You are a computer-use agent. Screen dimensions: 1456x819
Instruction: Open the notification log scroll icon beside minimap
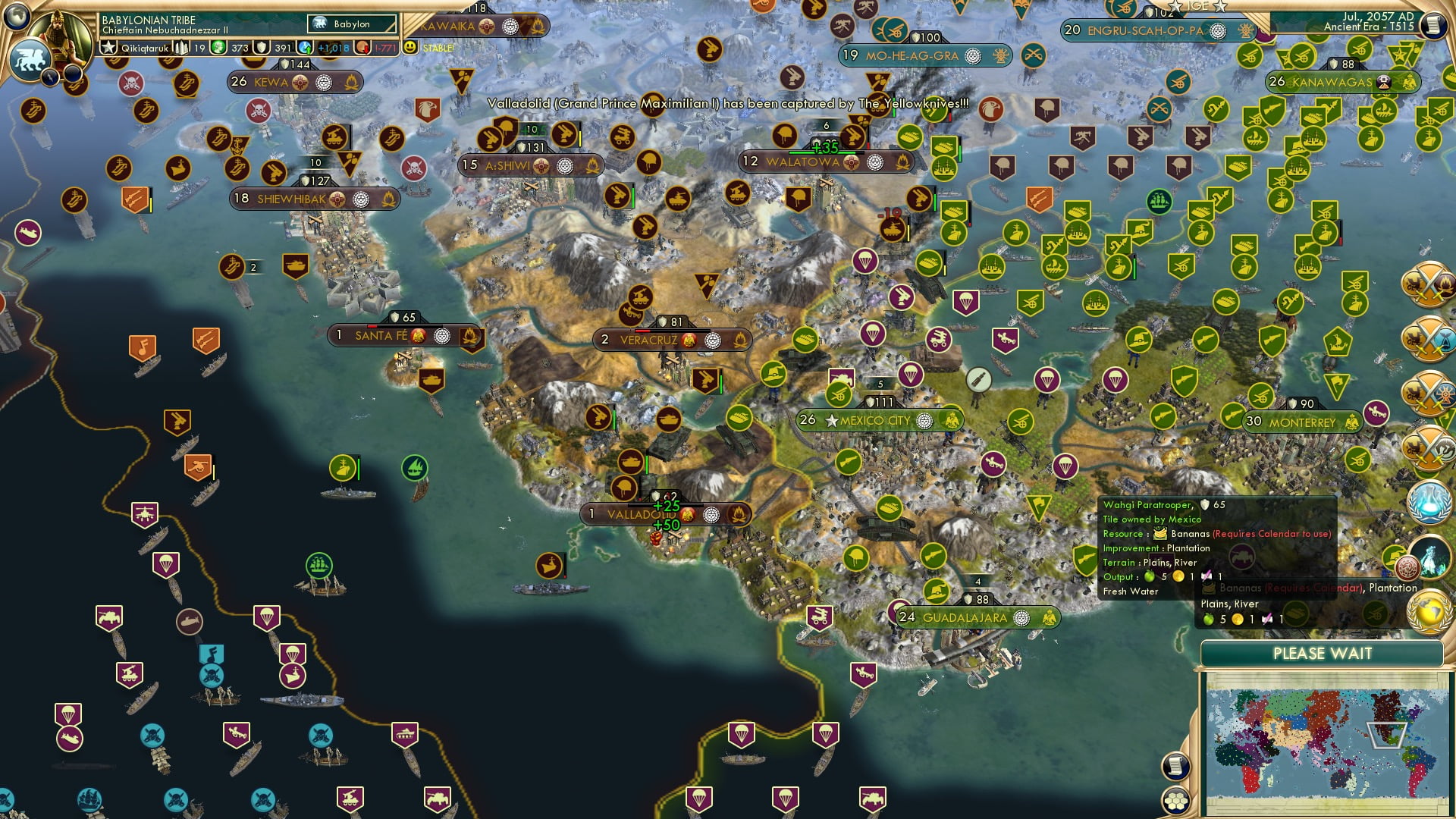1175,766
